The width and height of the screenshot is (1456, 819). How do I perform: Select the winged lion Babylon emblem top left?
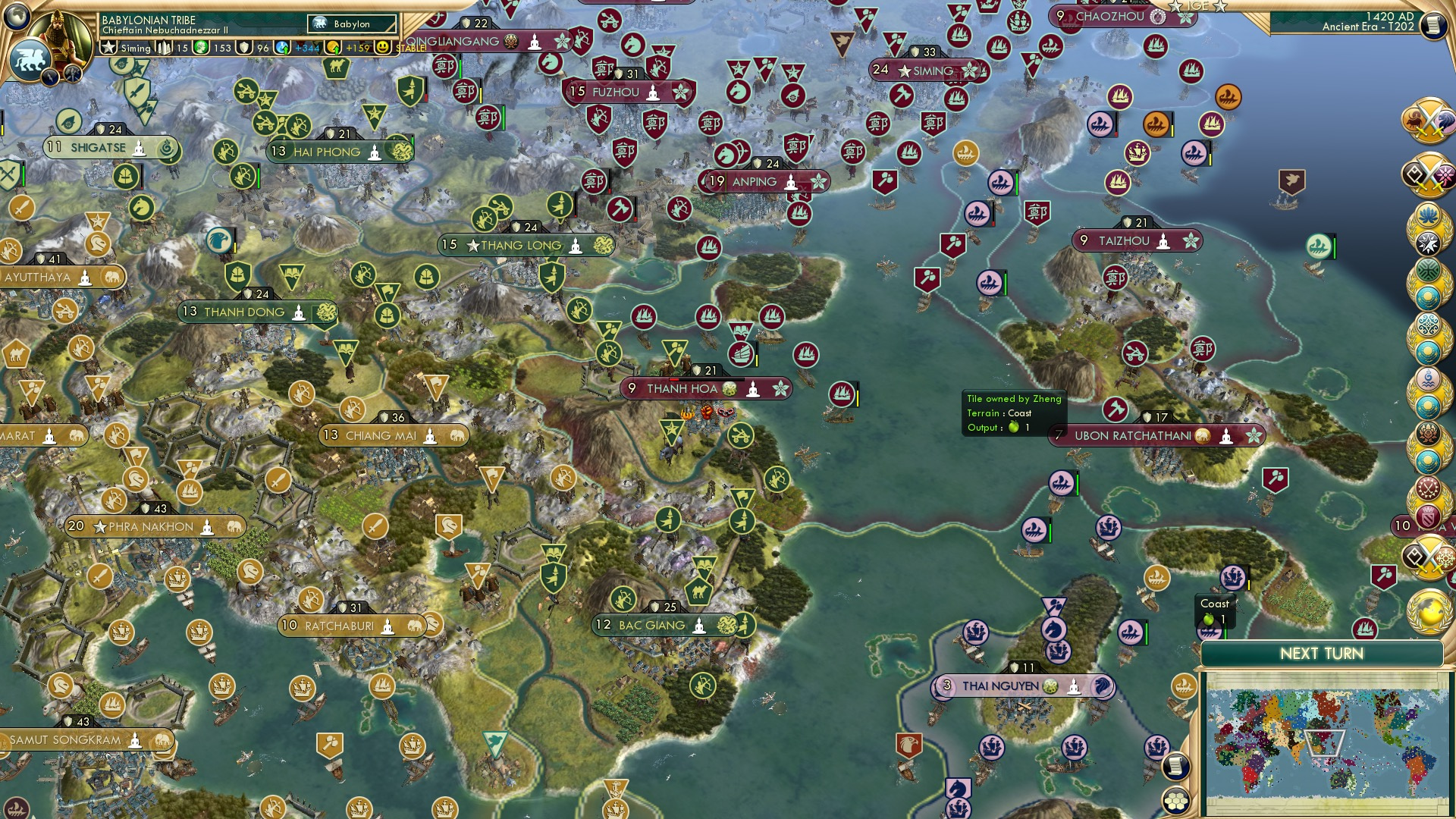tap(29, 60)
